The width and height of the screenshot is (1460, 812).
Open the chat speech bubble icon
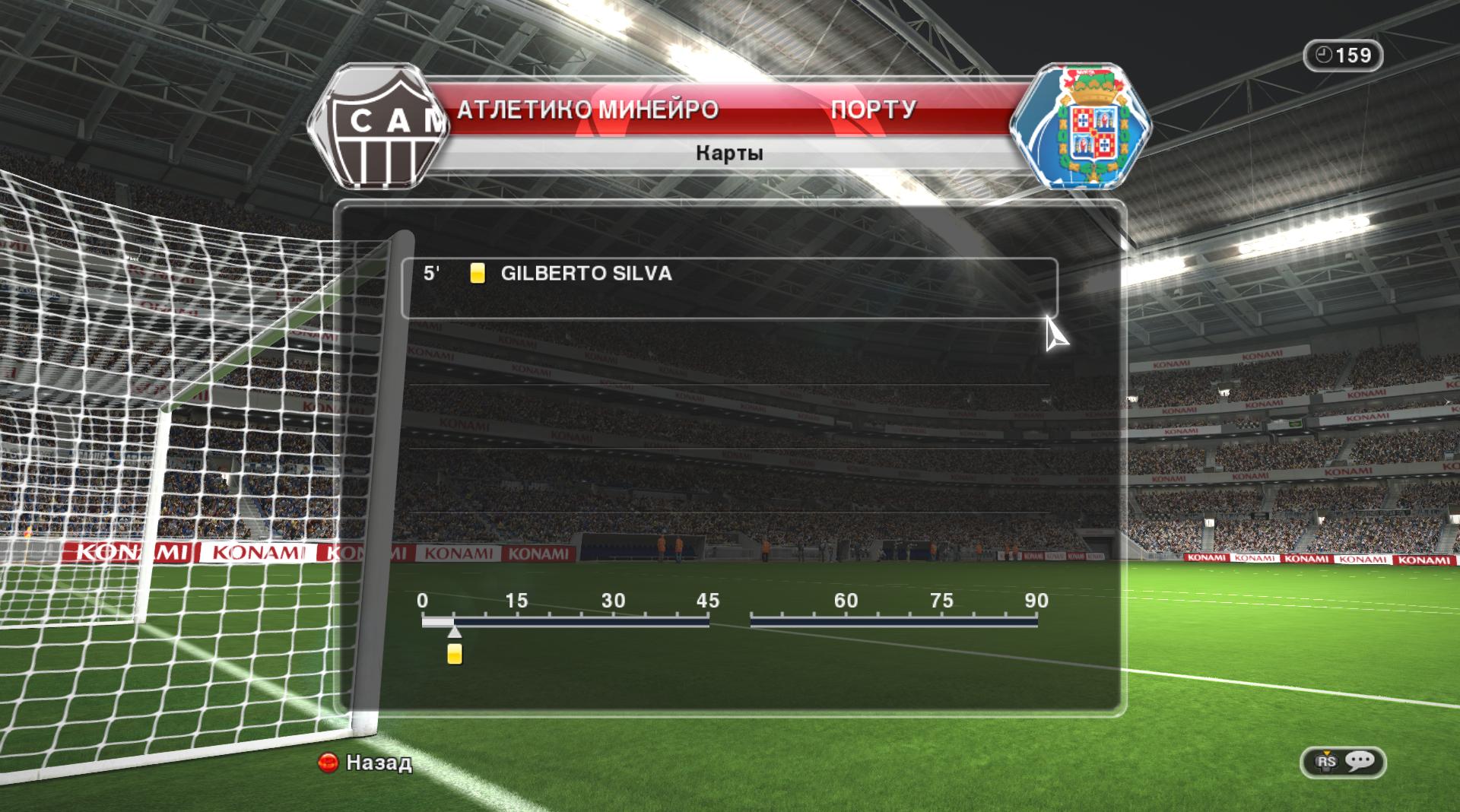tap(1360, 761)
